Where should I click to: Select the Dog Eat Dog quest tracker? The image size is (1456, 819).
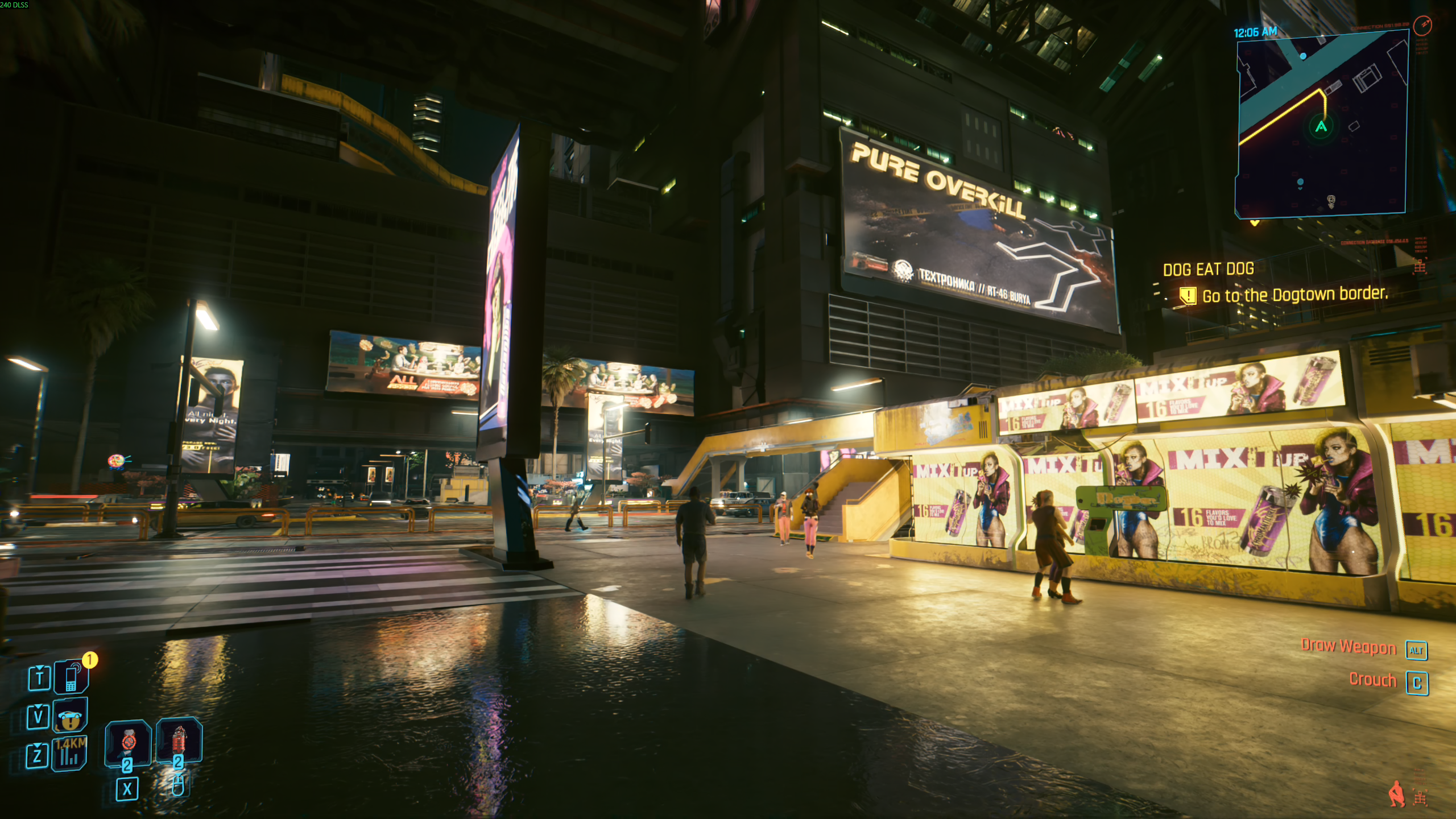1208,269
